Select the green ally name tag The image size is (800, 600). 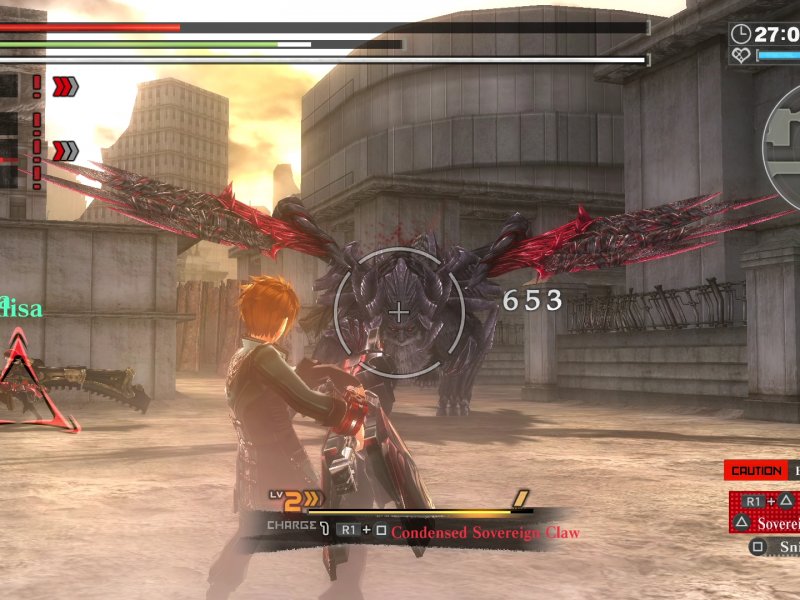(21, 308)
